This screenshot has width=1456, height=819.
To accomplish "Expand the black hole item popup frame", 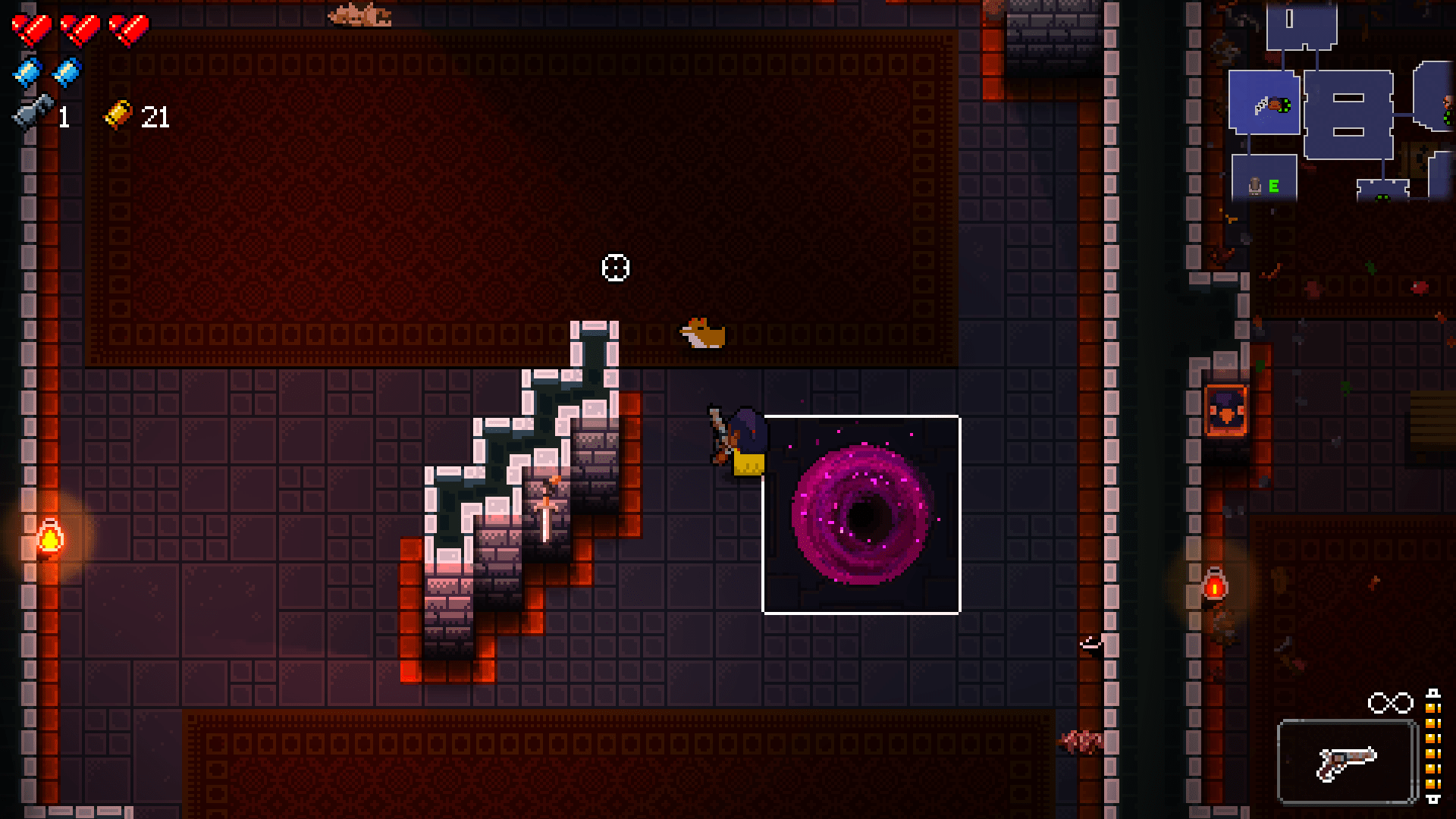I will 861,513.
